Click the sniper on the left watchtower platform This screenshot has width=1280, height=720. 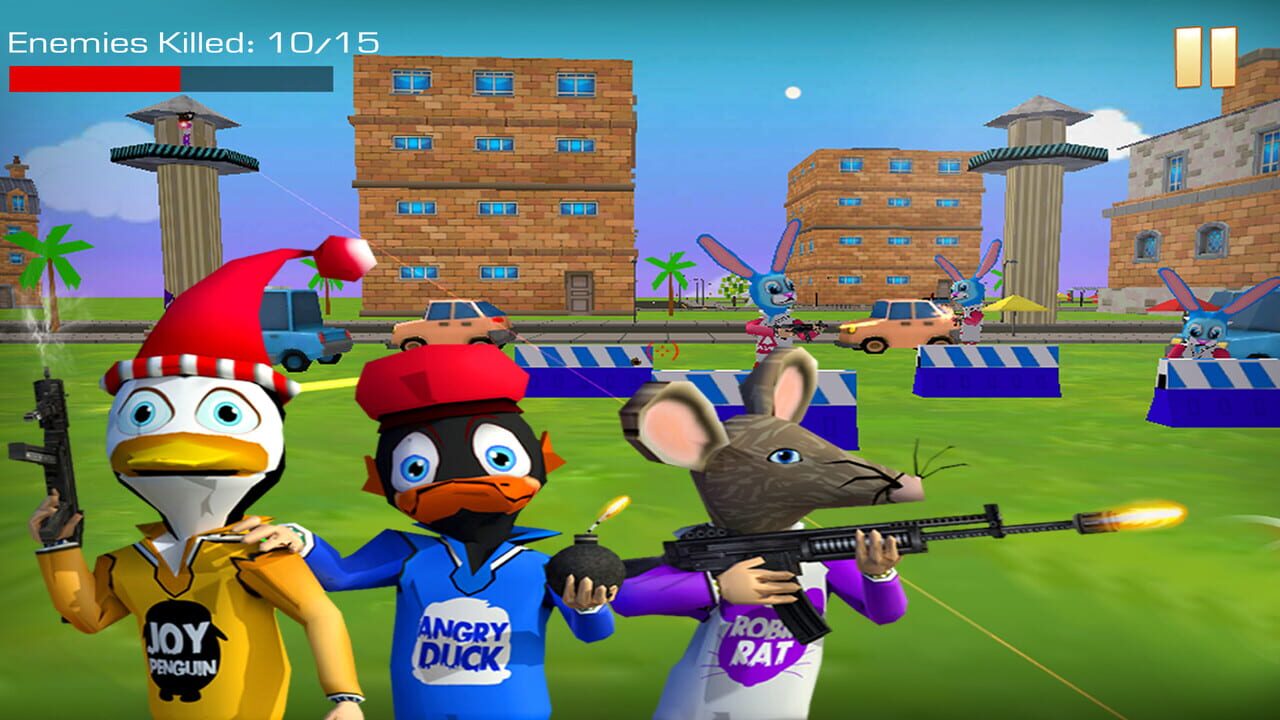tap(185, 130)
